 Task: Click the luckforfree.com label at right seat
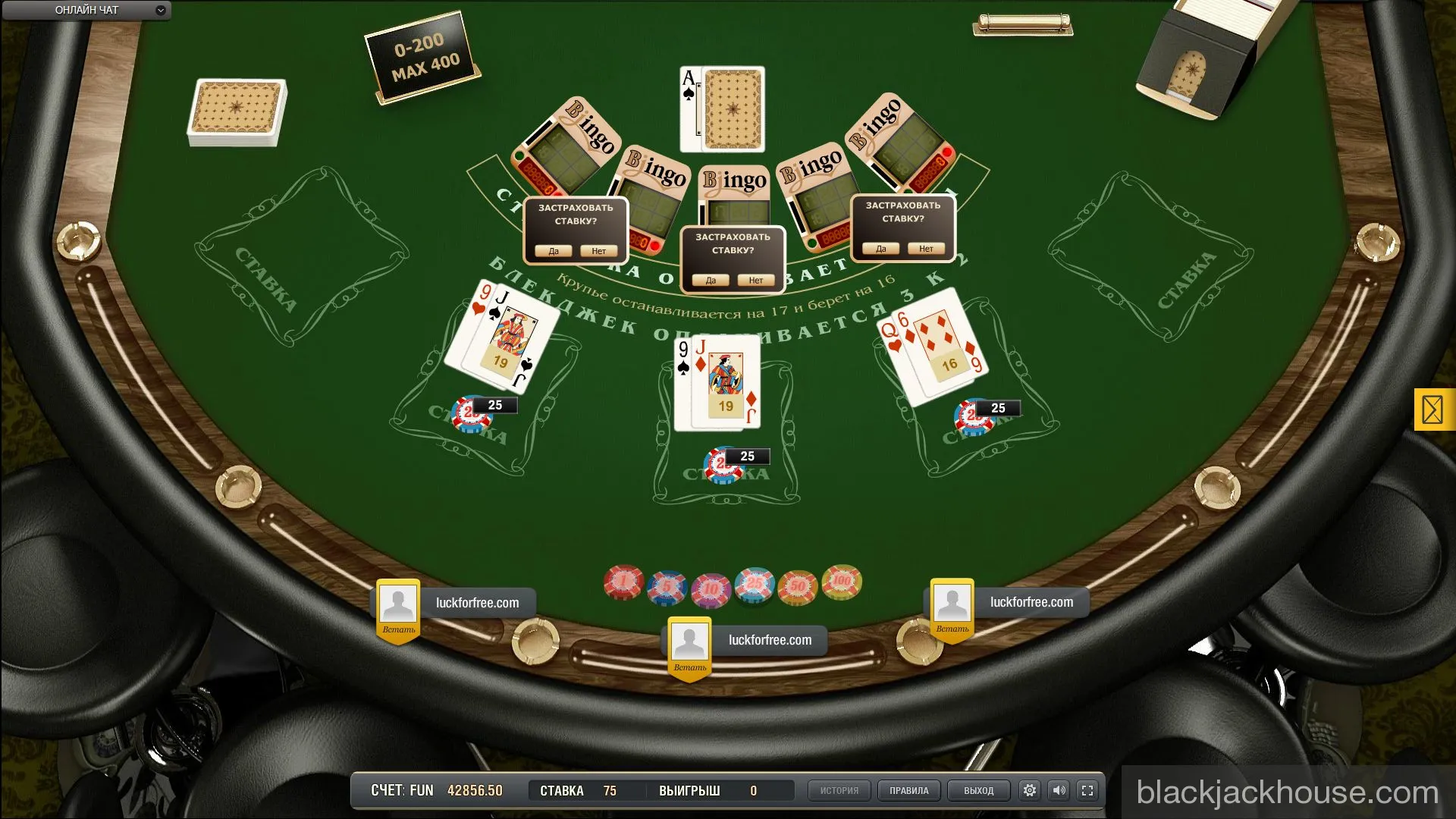1031,602
